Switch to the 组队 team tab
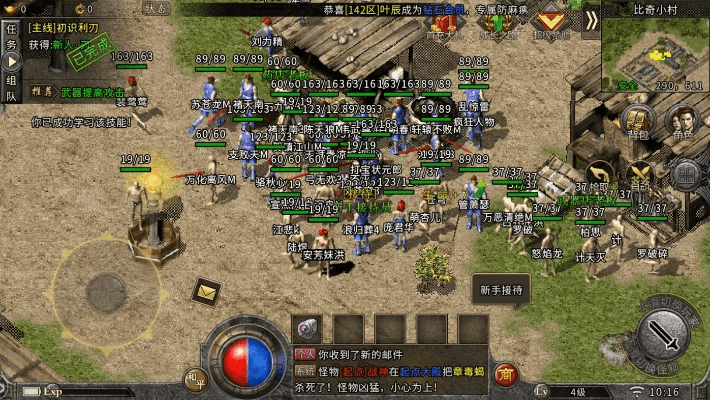Screen dimensions: 710x400 pos(12,88)
